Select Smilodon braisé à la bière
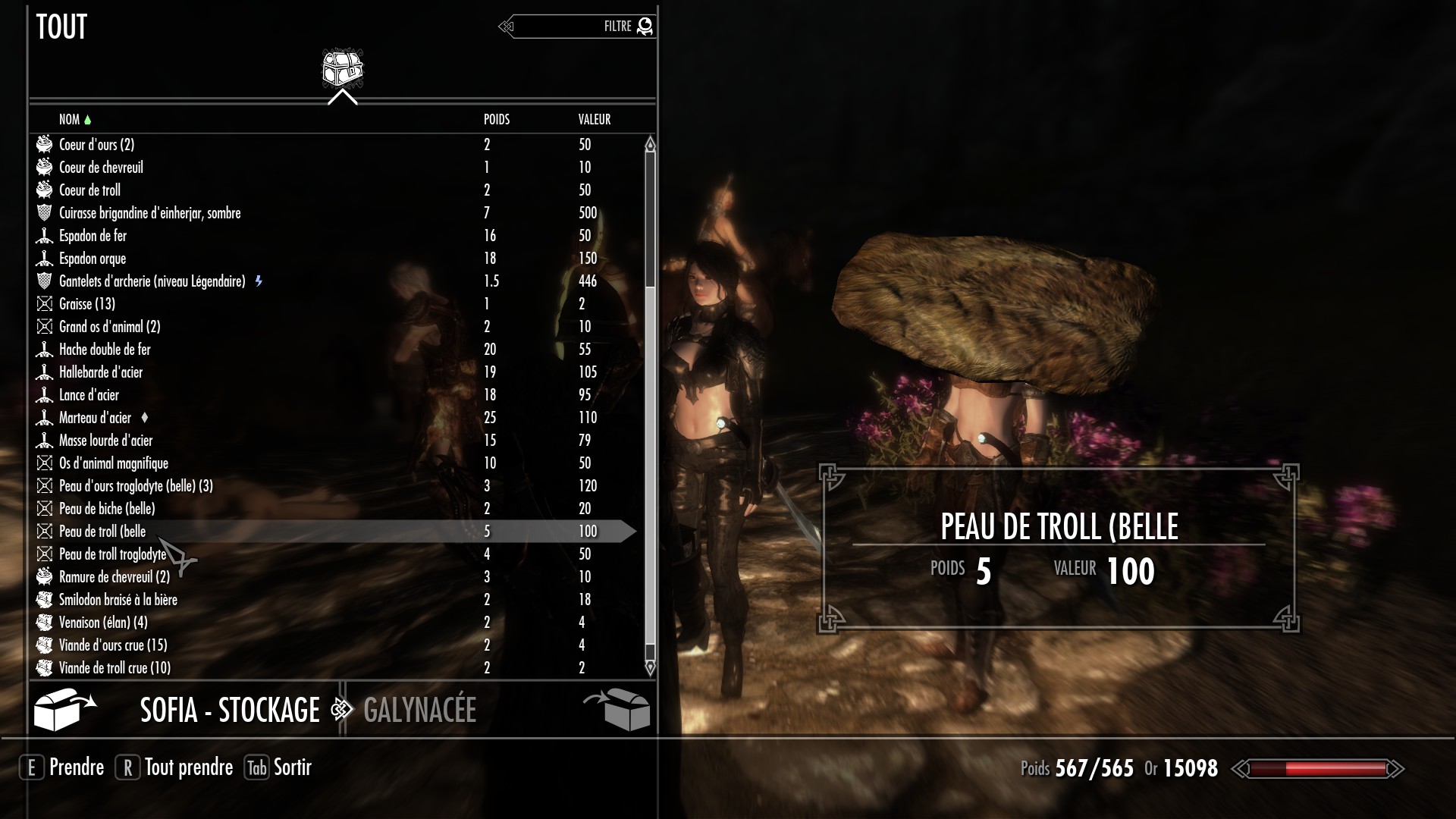Screen dimensions: 1456x819 pyautogui.click(x=118, y=600)
